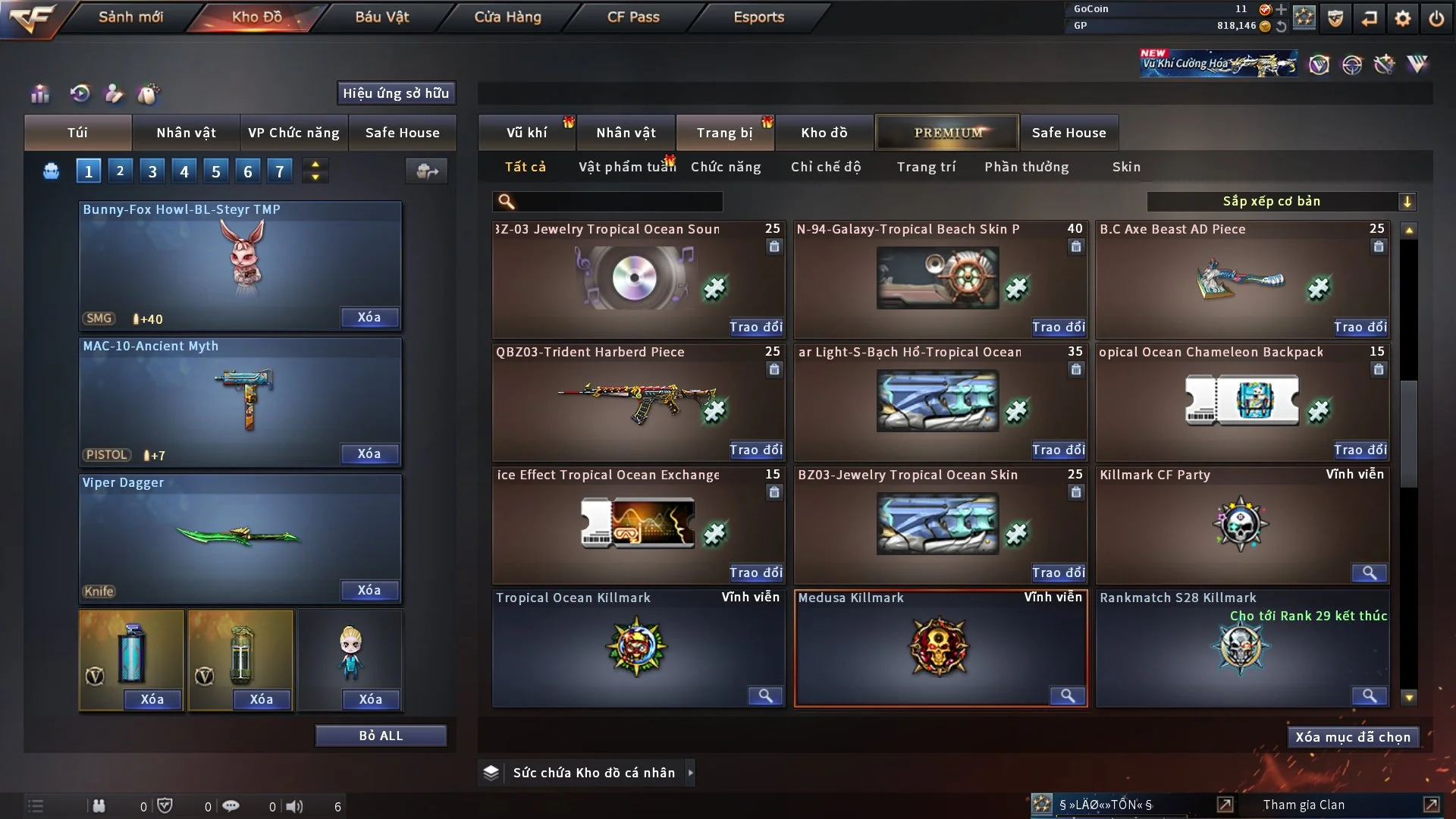Remove the Viper Dagger with Xóa

(x=369, y=591)
